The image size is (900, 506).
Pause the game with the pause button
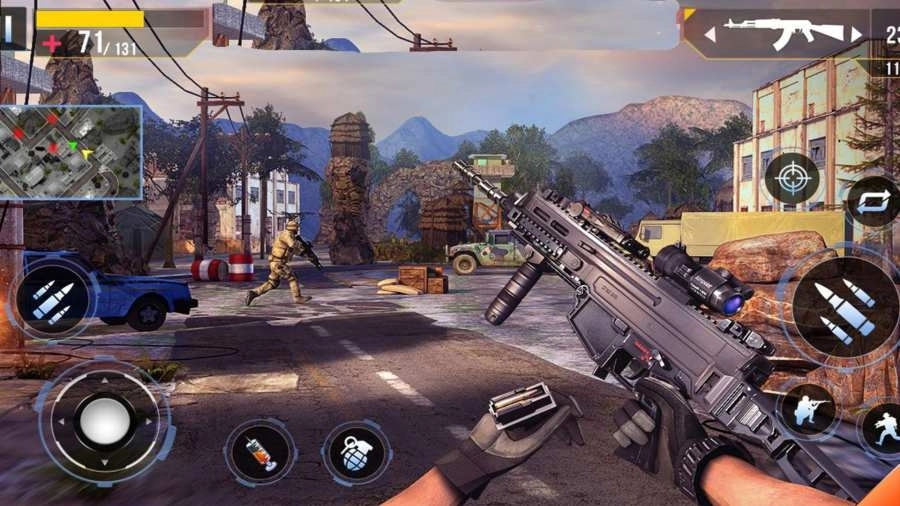coord(9,28)
